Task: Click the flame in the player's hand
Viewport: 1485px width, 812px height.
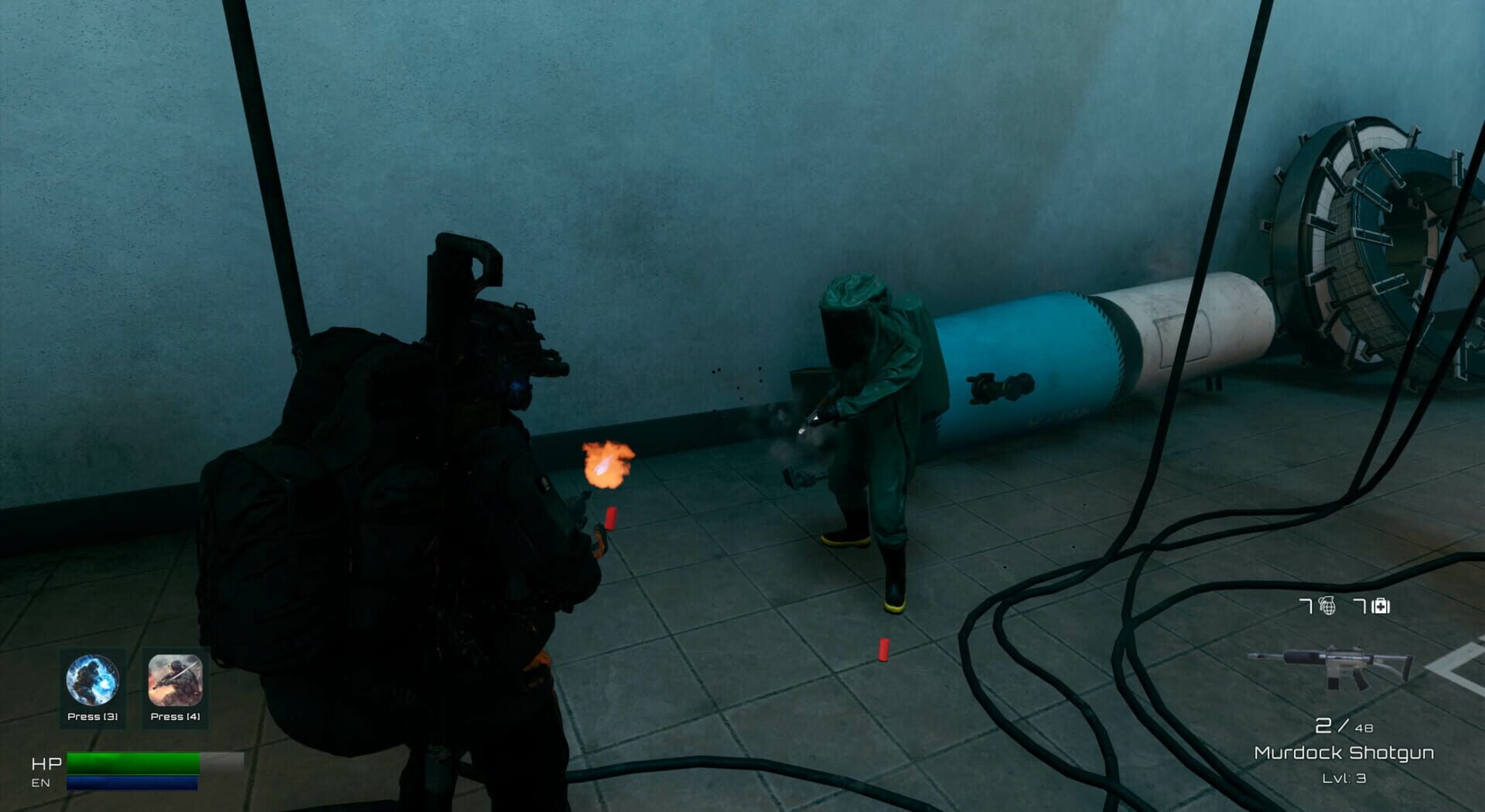Action: pyautogui.click(x=605, y=464)
